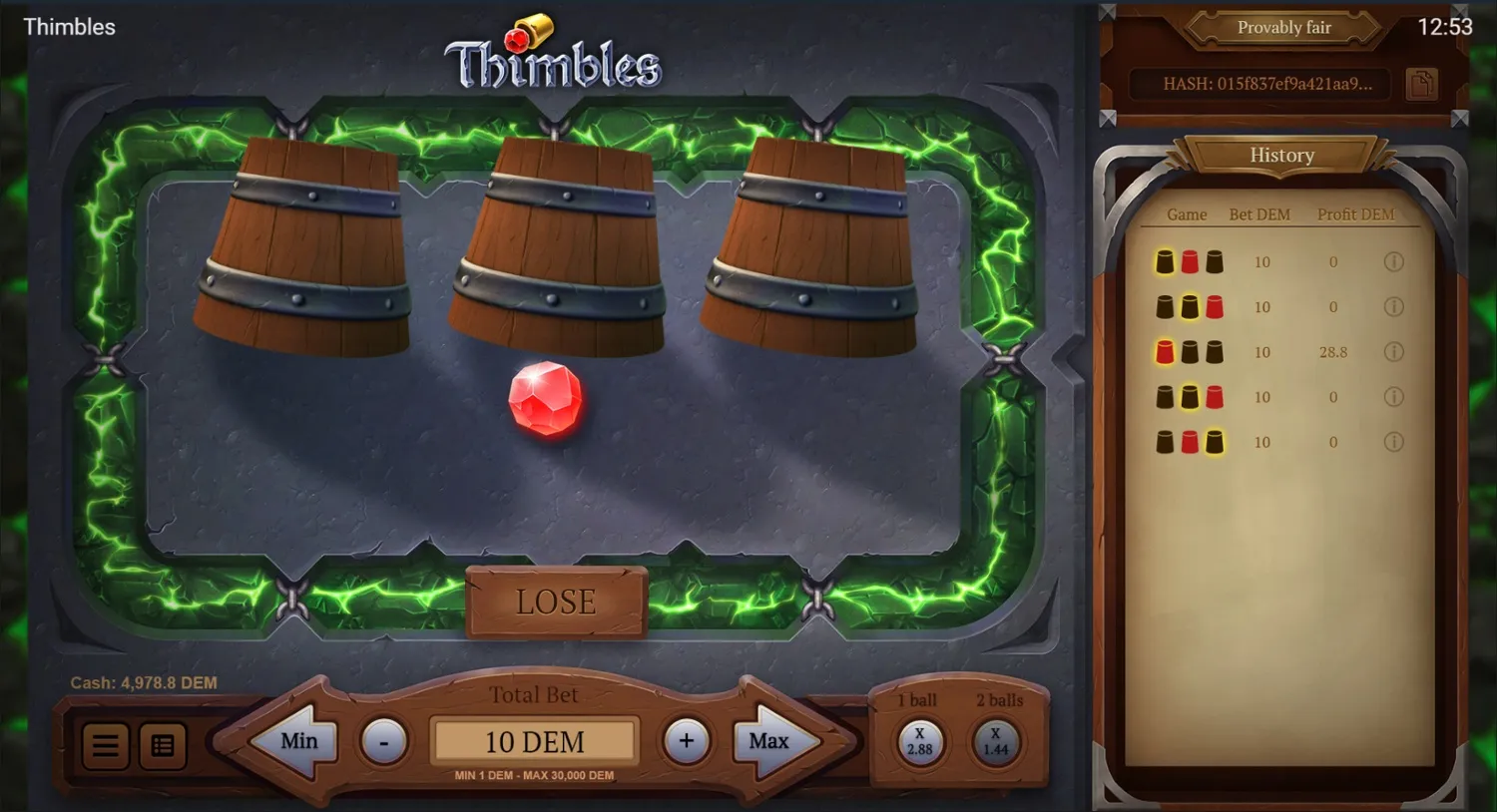Enable the 1 ball x2.88 mode
1497x812 pixels.
click(919, 740)
